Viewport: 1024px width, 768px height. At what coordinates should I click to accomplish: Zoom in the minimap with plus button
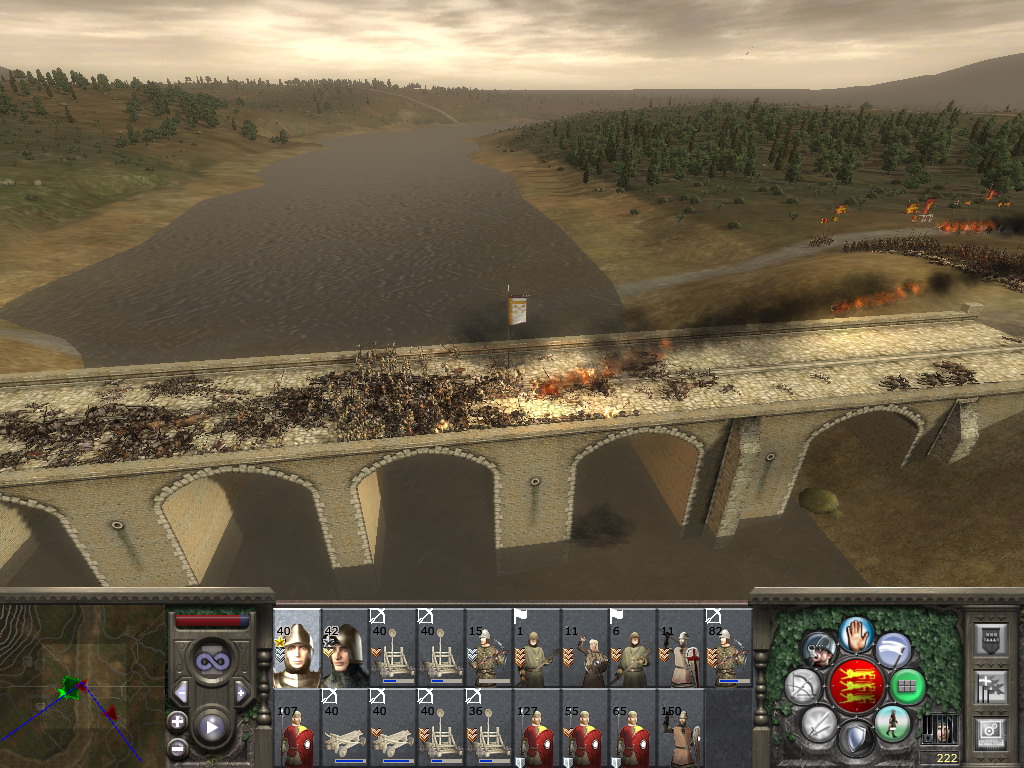point(178,722)
